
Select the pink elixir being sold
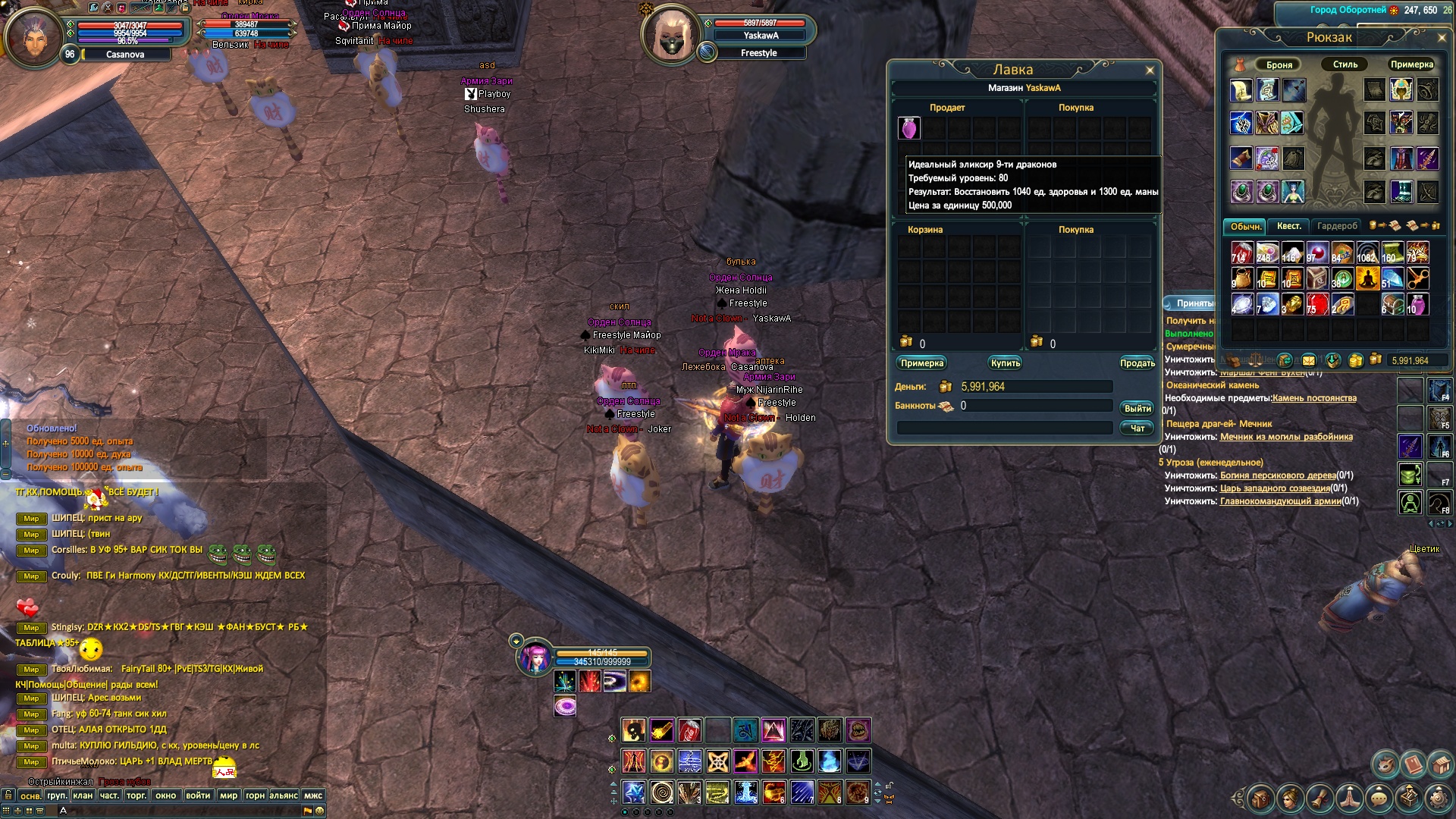coord(909,128)
